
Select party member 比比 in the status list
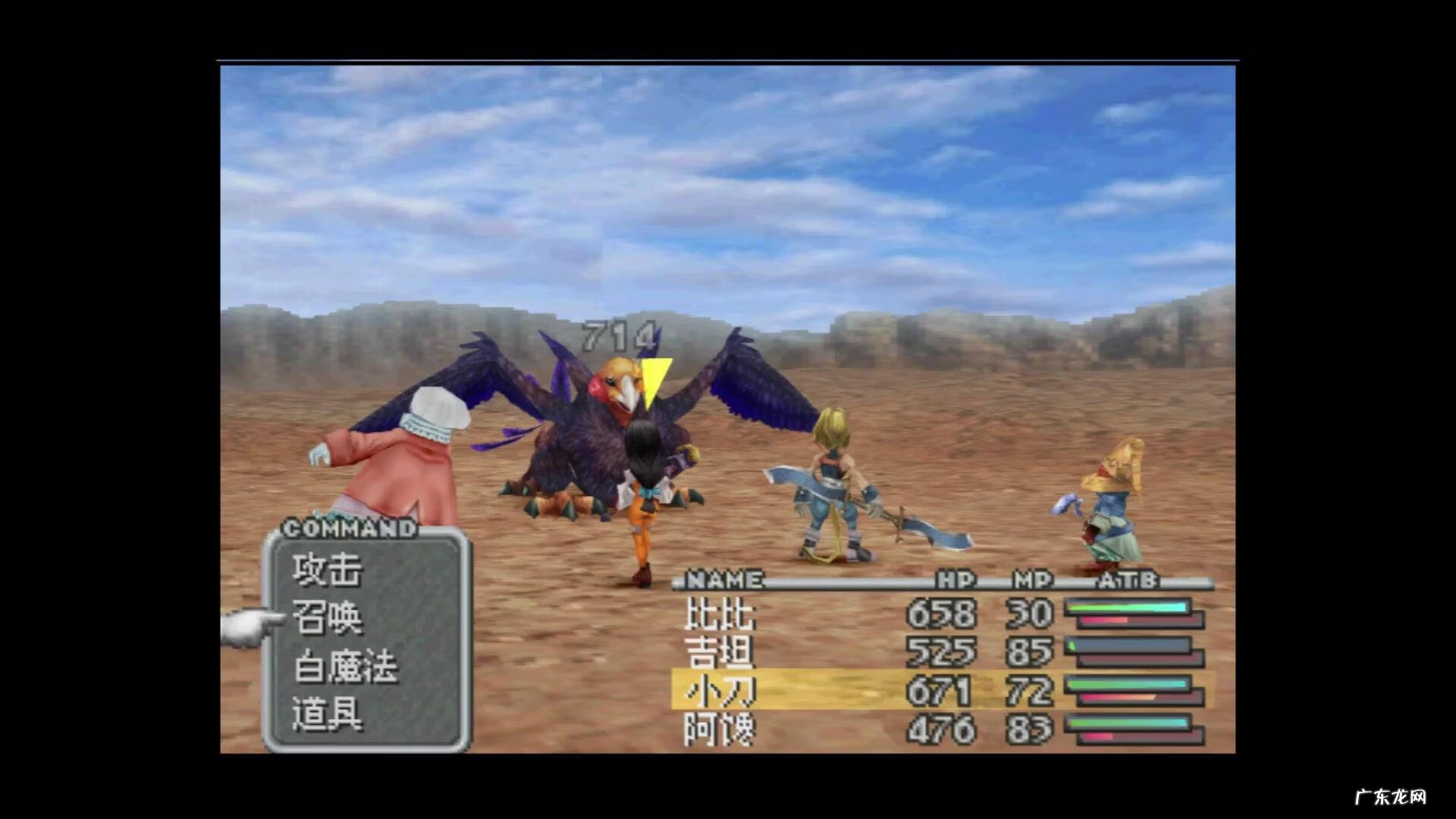pos(720,614)
